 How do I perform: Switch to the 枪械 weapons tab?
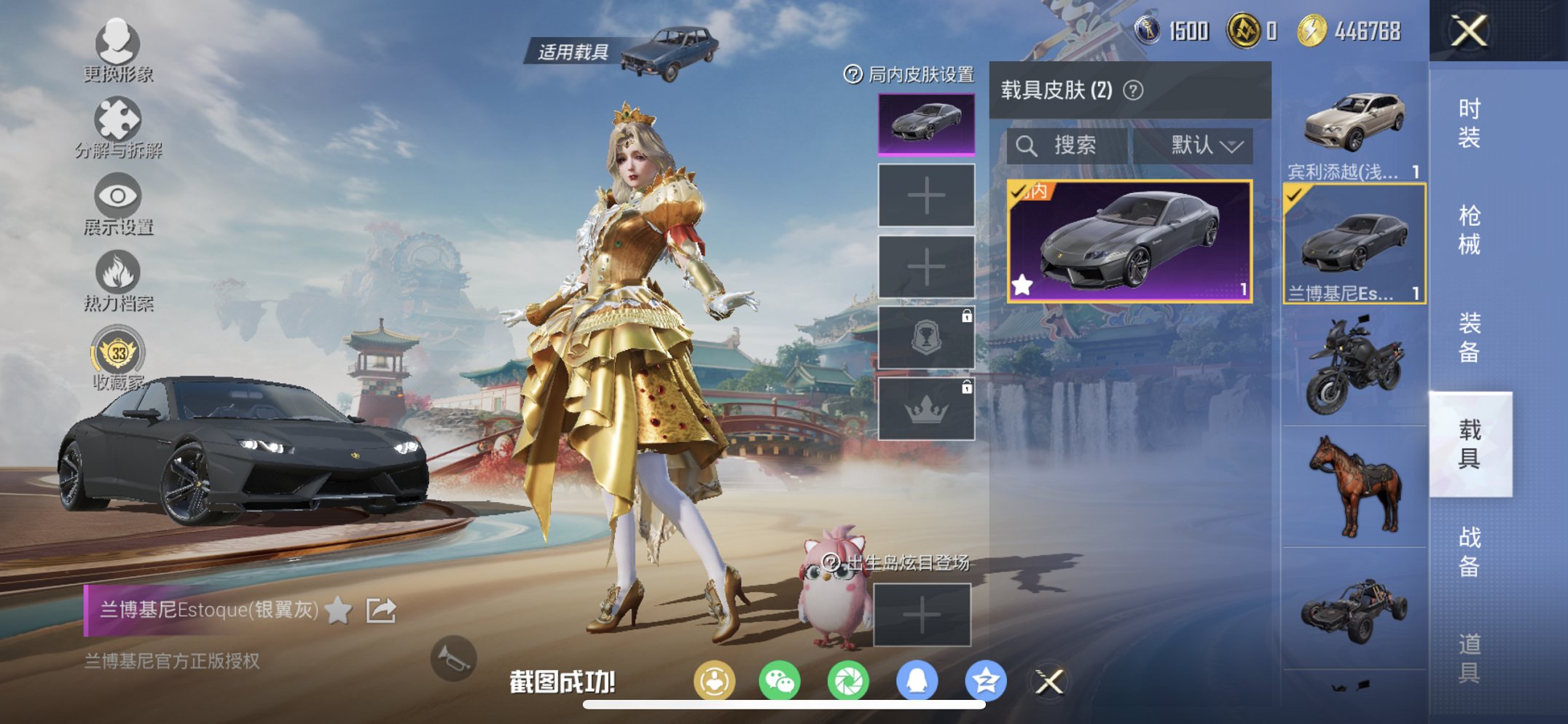[x=1472, y=229]
